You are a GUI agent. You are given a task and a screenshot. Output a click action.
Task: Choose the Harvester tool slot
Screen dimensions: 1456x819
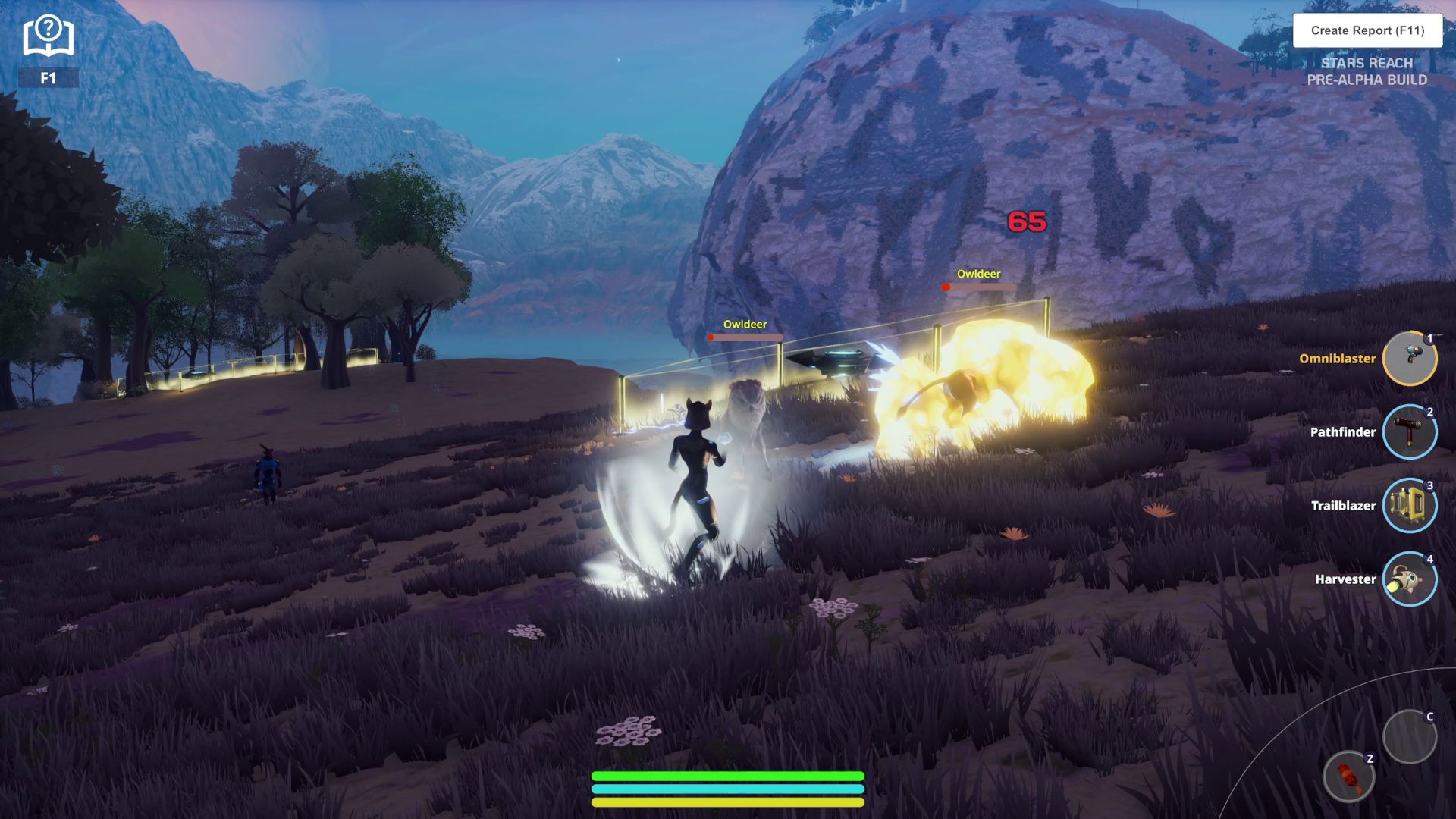pyautogui.click(x=1409, y=579)
